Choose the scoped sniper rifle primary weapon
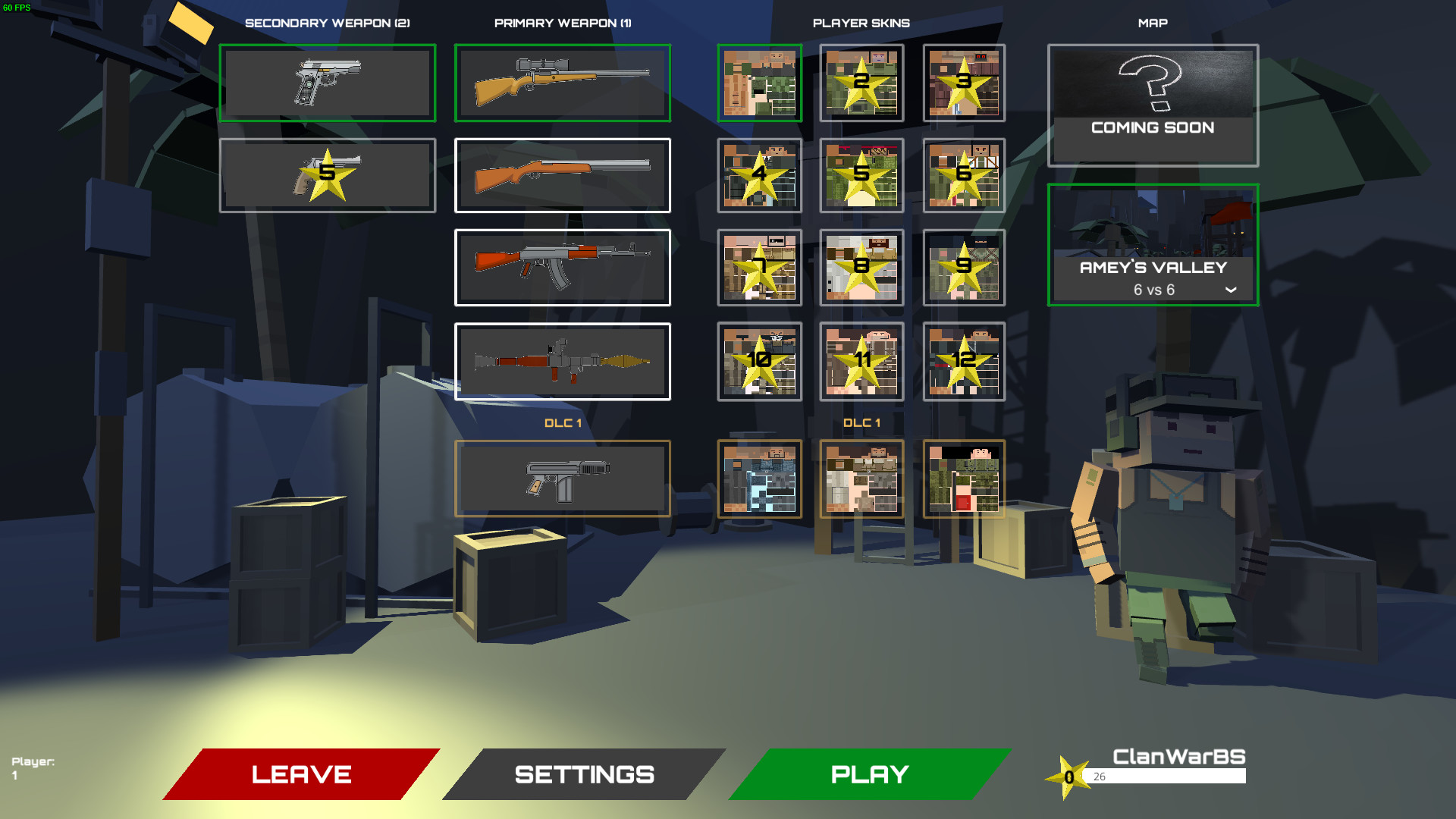Viewport: 1456px width, 819px height. pyautogui.click(x=562, y=83)
